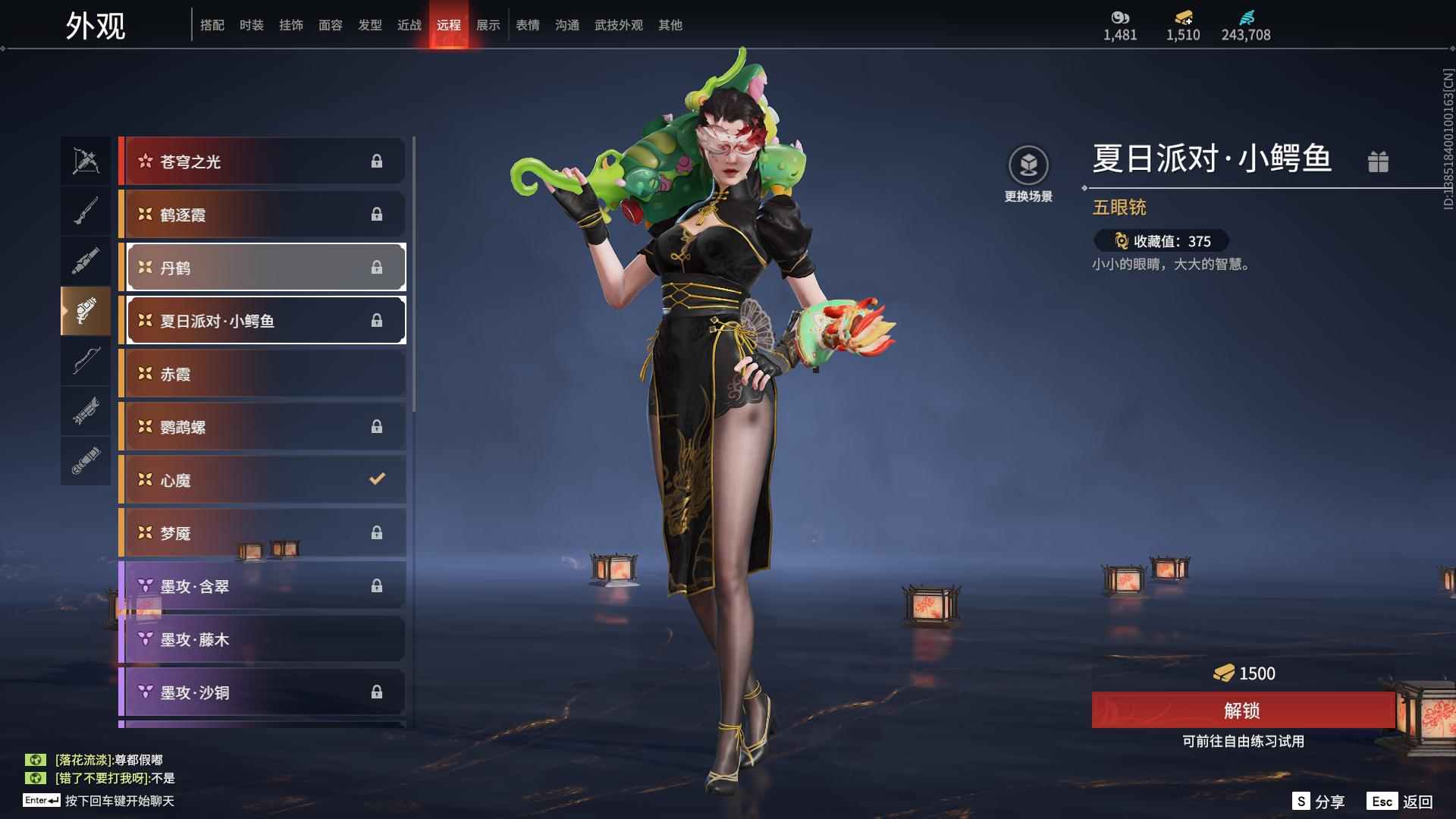Select the 赤霞 skin entry
This screenshot has height=819, width=1456.
point(262,373)
